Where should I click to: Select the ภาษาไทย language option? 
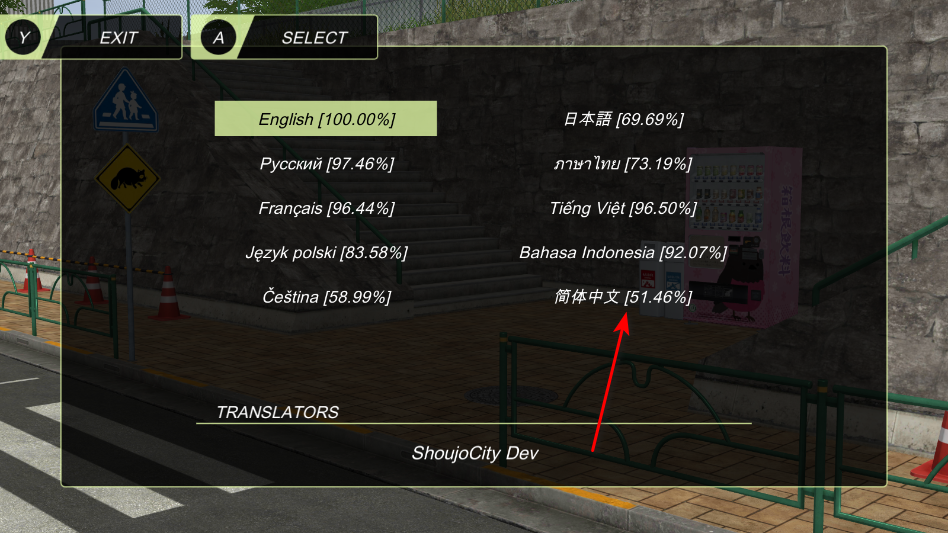[x=623, y=163]
